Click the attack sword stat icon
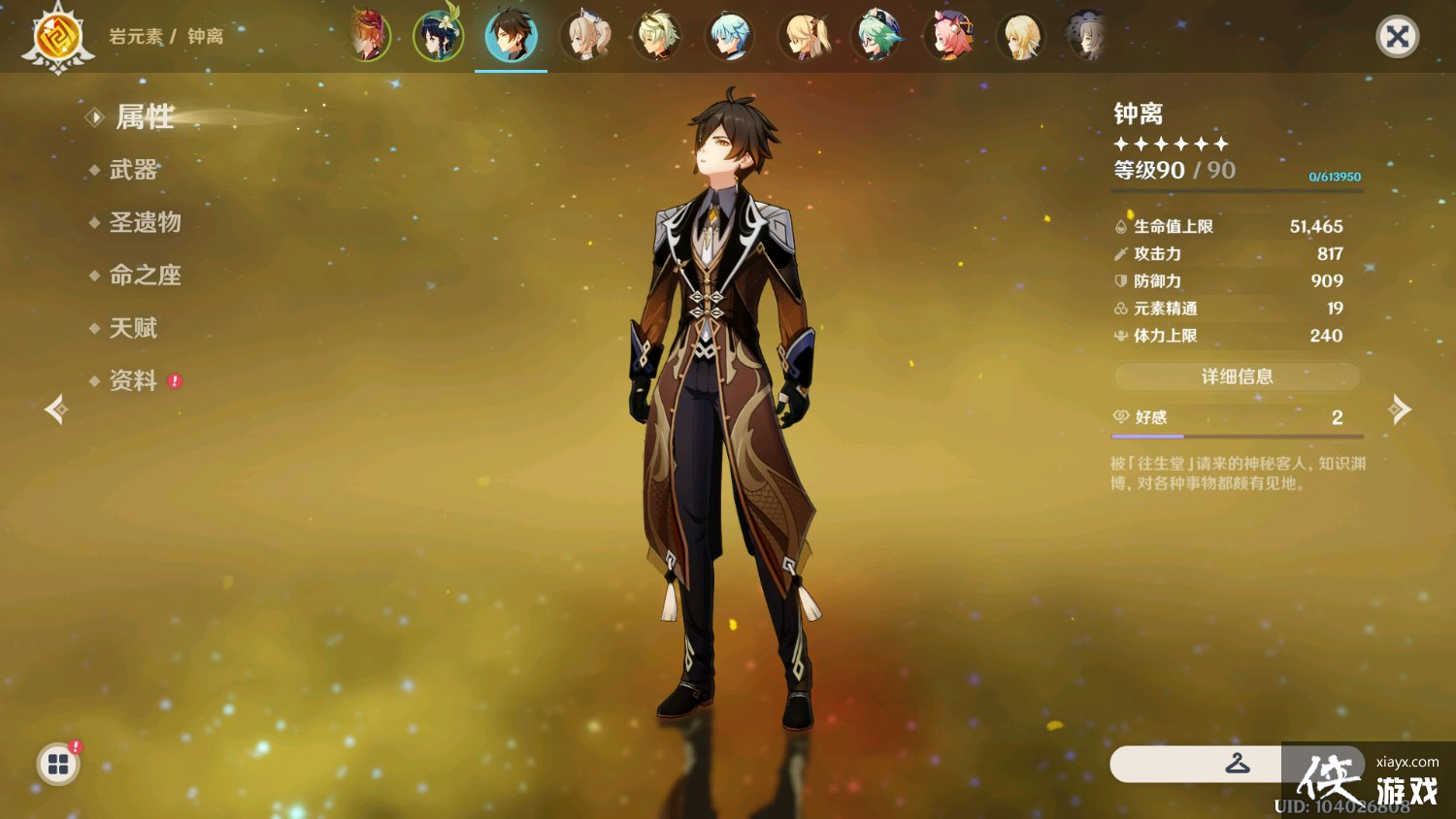This screenshot has height=819, width=1456. [1120, 253]
